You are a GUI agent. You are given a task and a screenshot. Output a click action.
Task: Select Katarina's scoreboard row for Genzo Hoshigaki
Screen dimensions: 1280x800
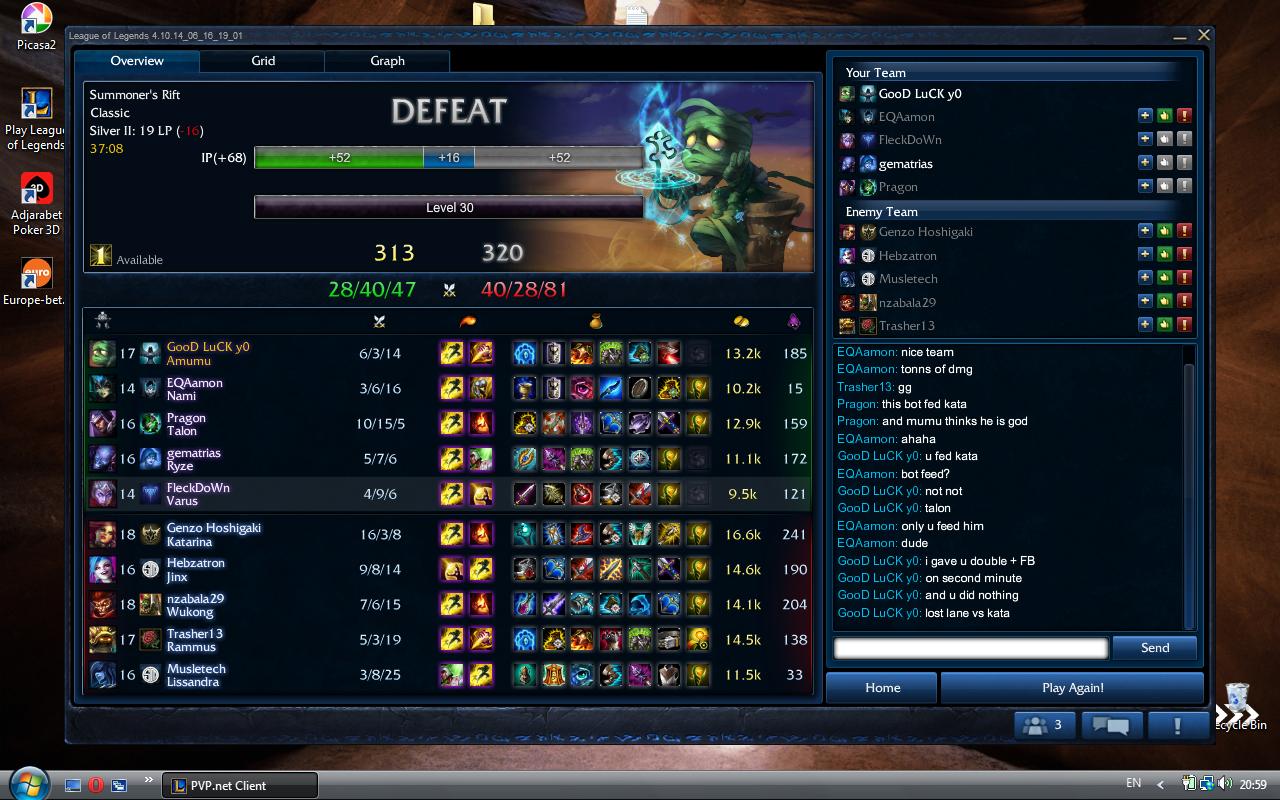(x=450, y=534)
